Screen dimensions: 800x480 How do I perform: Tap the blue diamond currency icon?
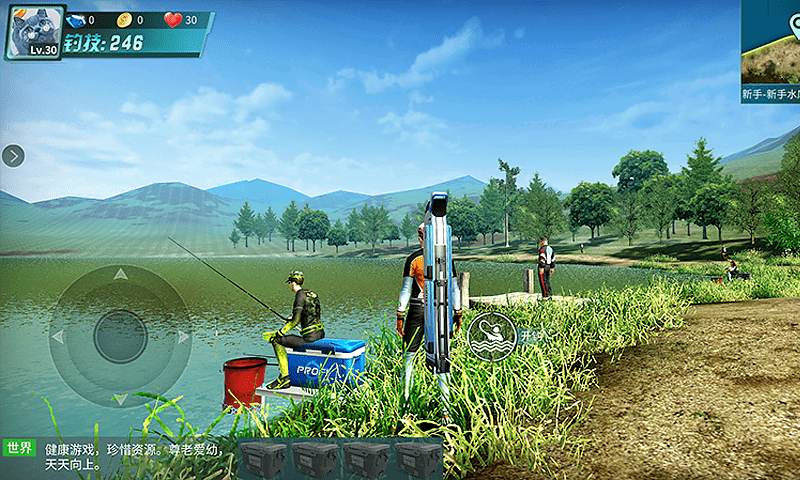(76, 20)
